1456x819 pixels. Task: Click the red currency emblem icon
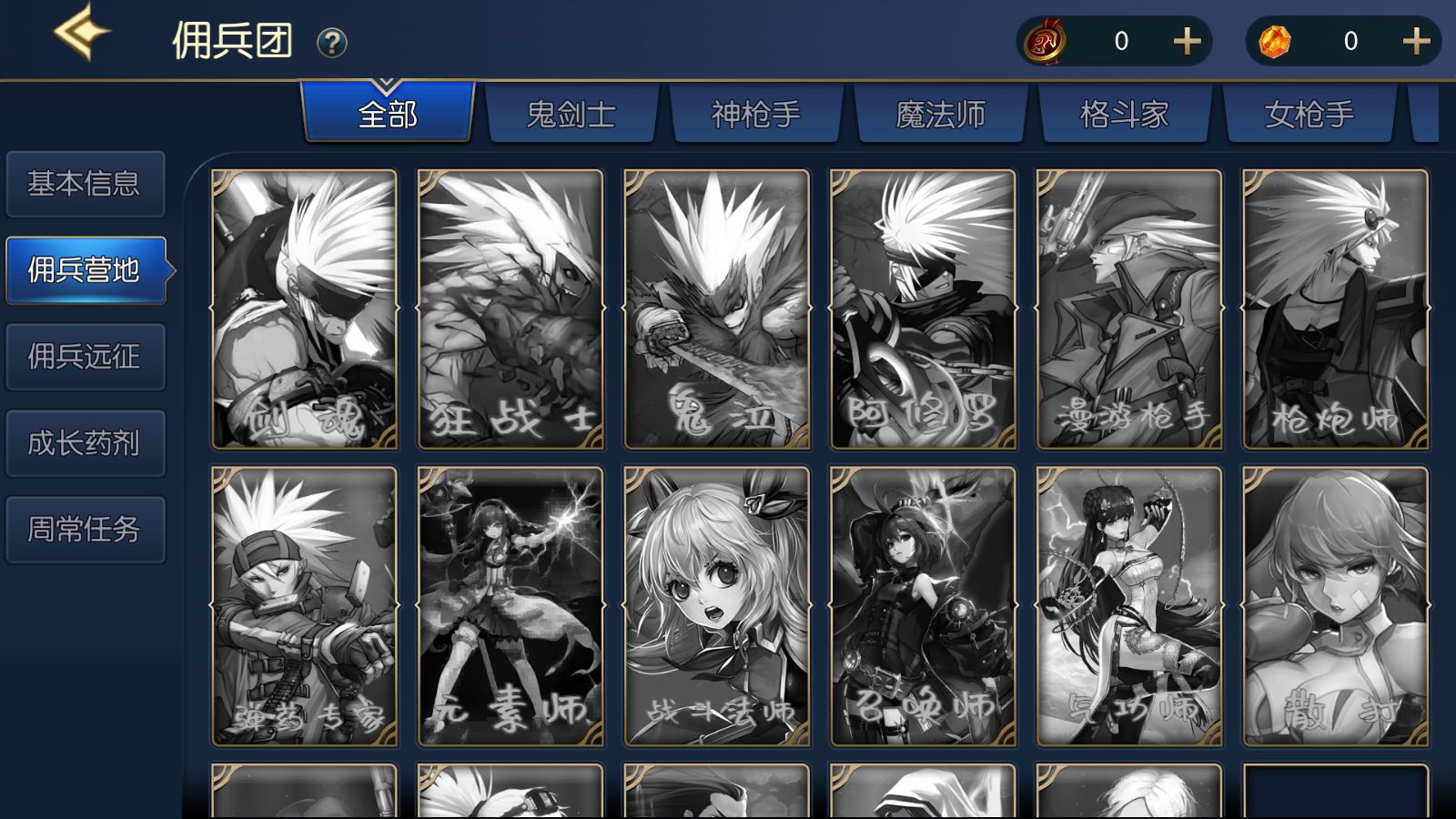[1046, 41]
